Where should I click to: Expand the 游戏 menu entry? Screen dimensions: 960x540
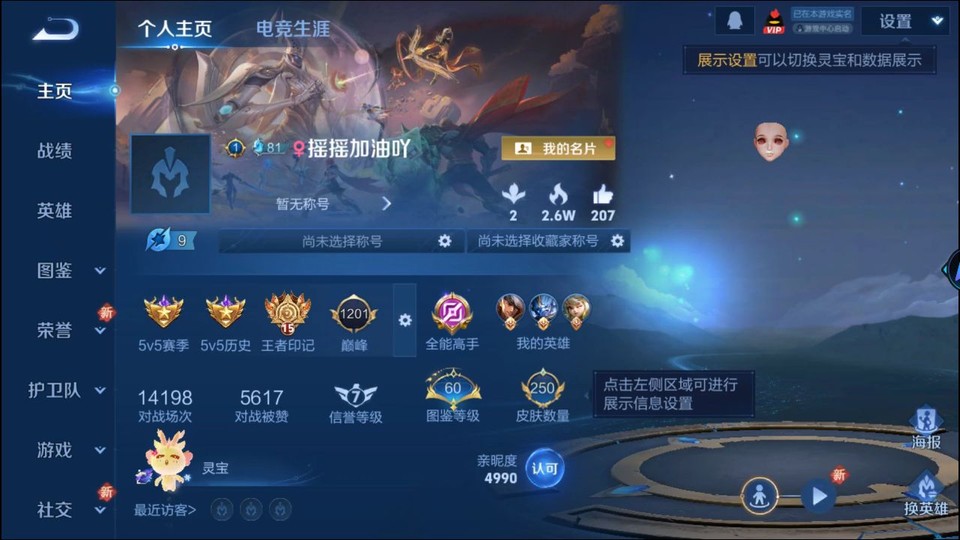coord(68,450)
